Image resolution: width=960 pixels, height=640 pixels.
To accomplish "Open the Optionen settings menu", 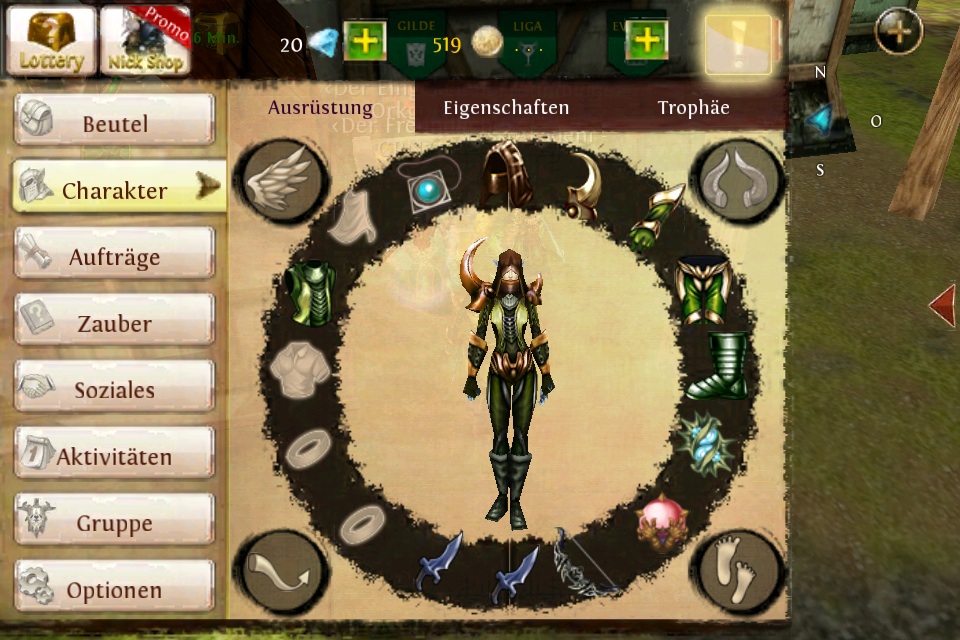I will (114, 589).
